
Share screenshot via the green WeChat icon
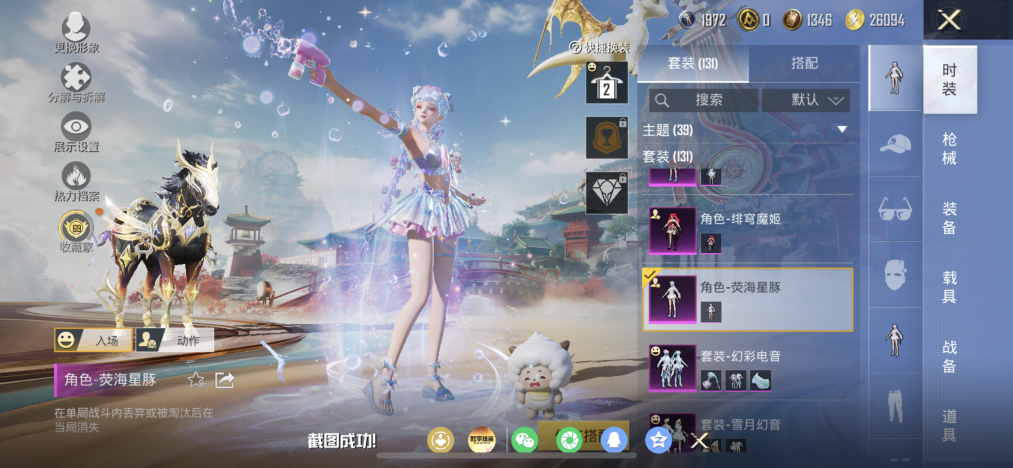coord(524,440)
